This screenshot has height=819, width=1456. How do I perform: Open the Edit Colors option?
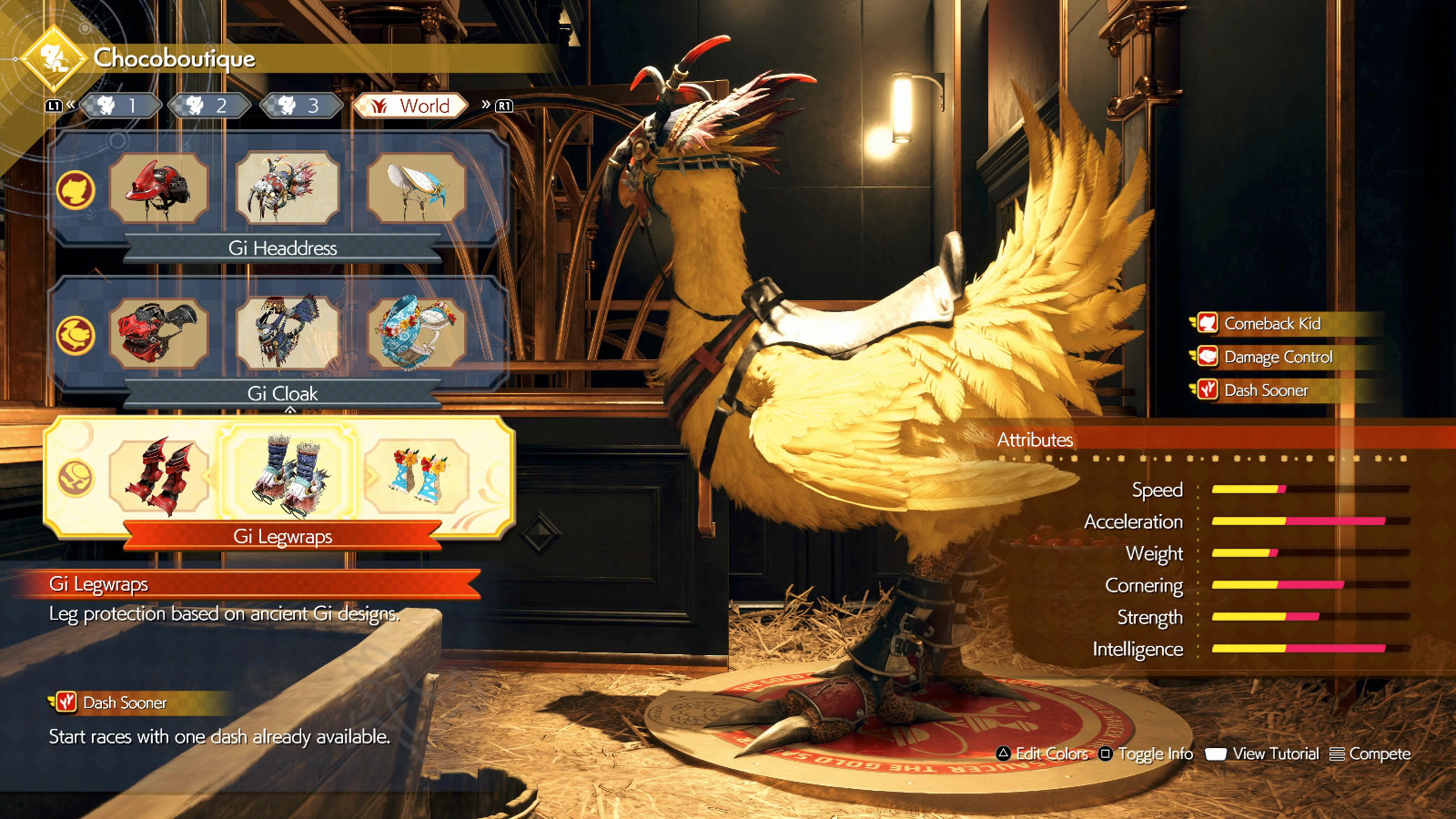[x=1043, y=753]
